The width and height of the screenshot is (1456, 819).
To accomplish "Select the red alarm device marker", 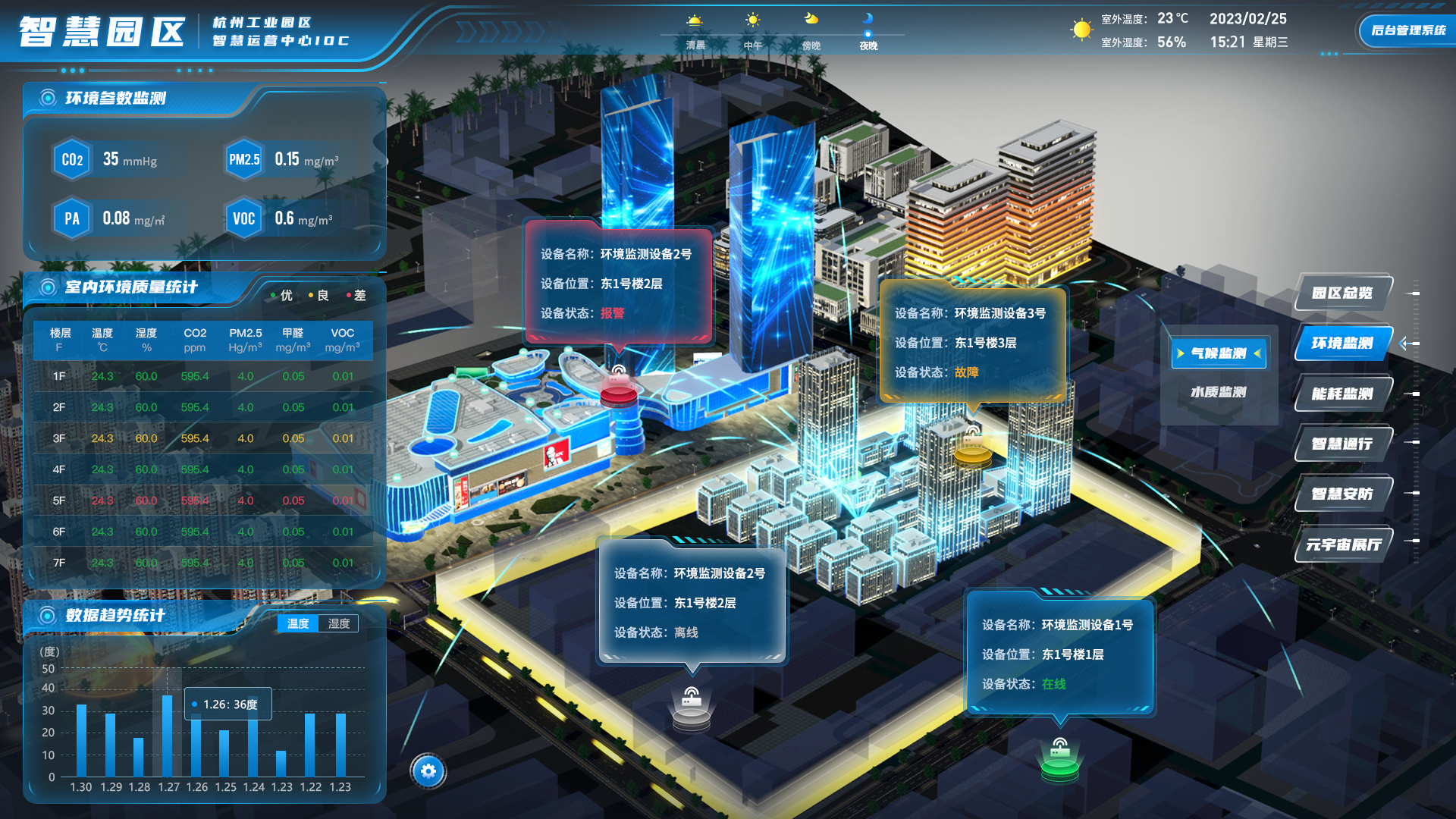I will (618, 390).
